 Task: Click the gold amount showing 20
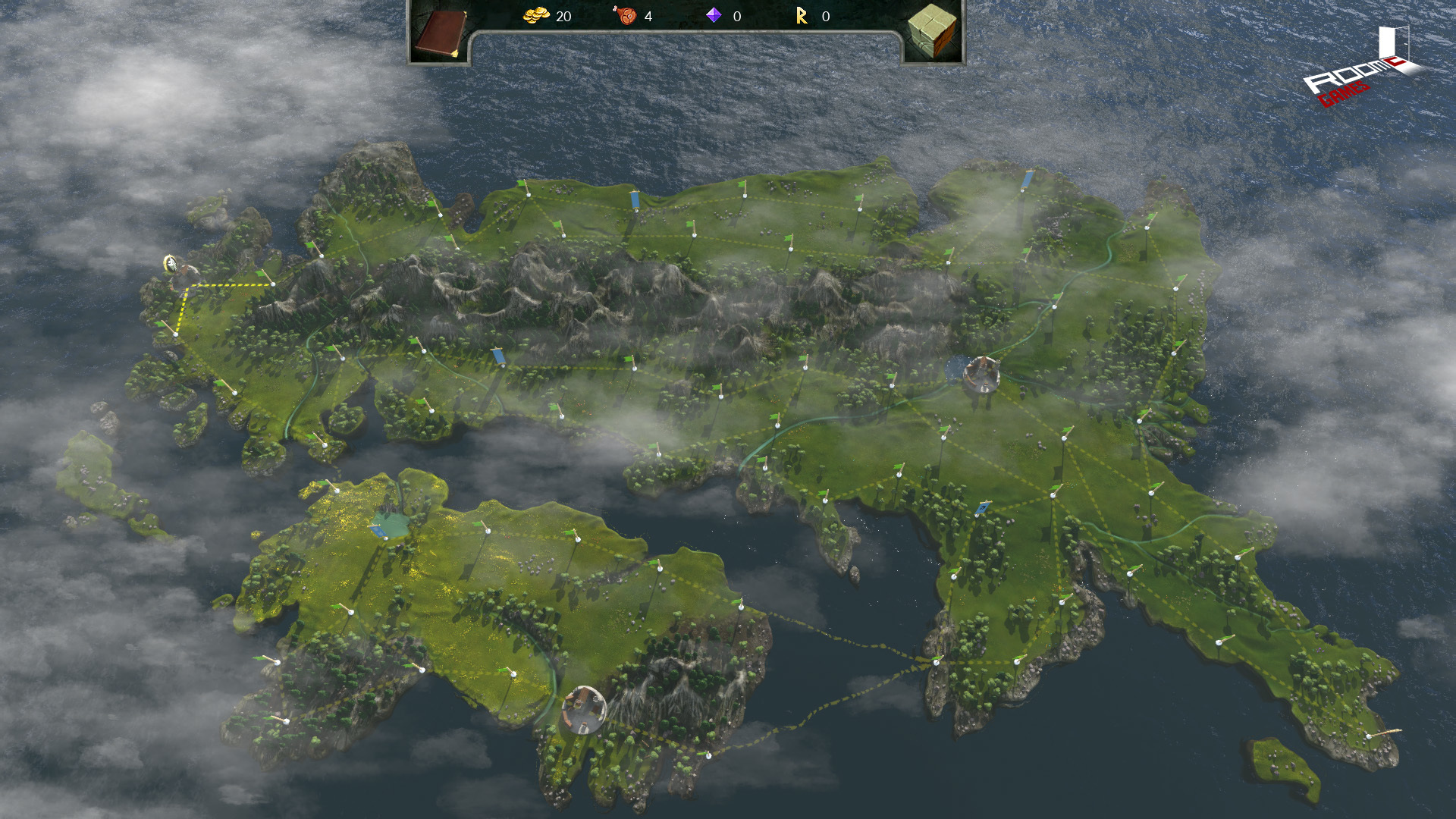click(564, 17)
